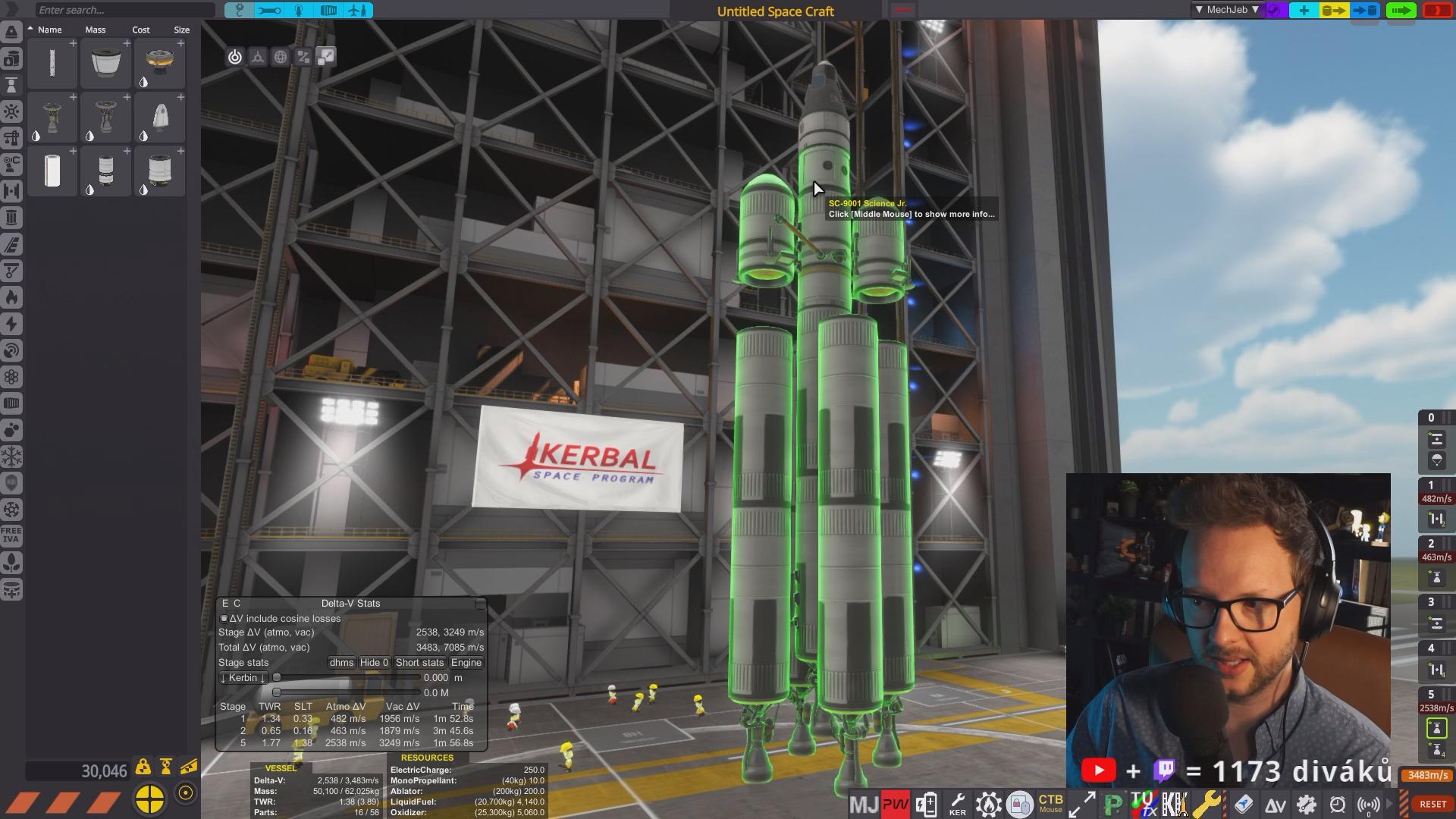Click the dhms time format button
1456x819 pixels.
click(341, 663)
